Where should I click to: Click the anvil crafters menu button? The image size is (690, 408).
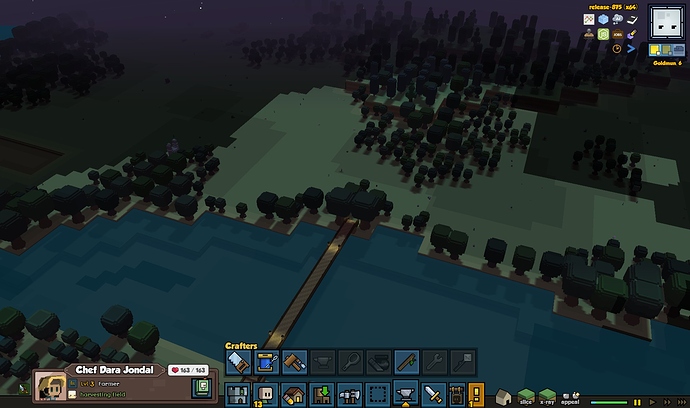click(x=405, y=393)
